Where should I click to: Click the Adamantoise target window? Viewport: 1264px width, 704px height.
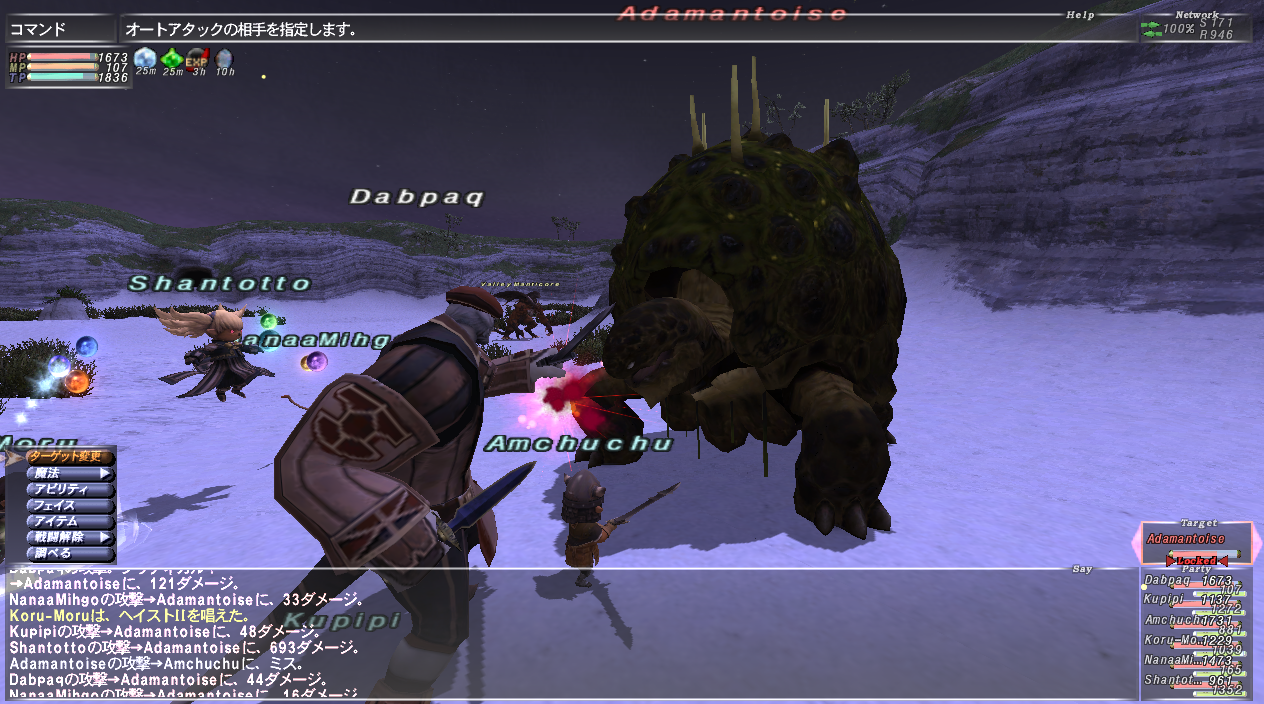click(1196, 541)
